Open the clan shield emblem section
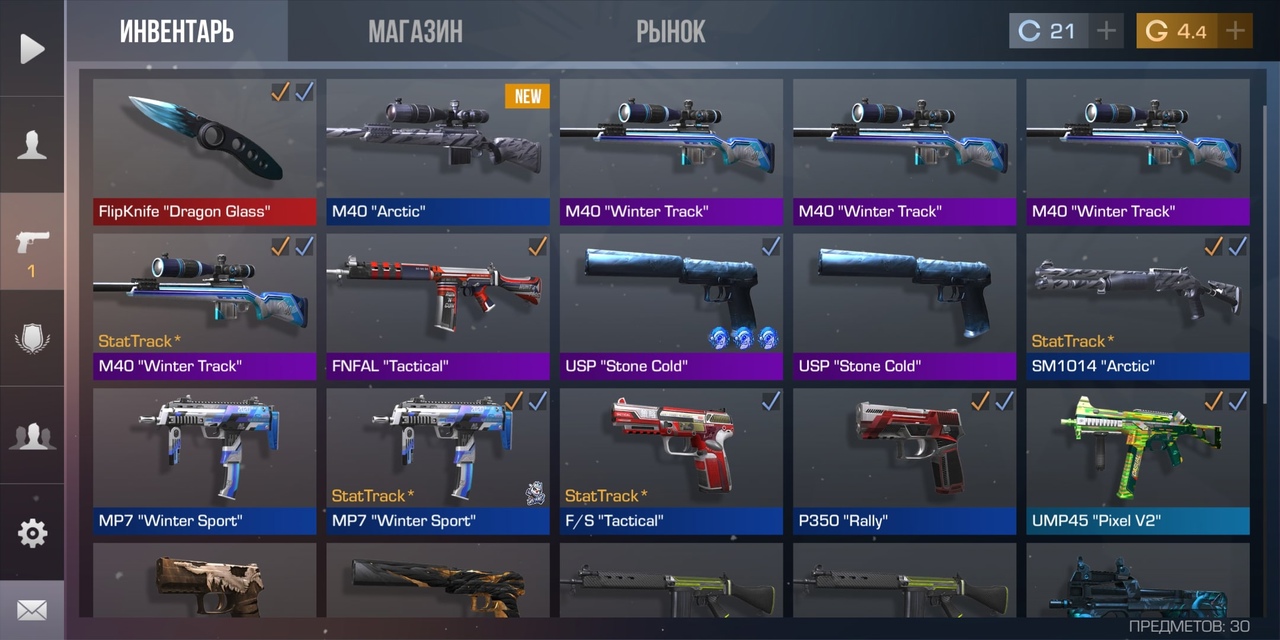Screen dimensions: 1280x640 click(x=32, y=339)
